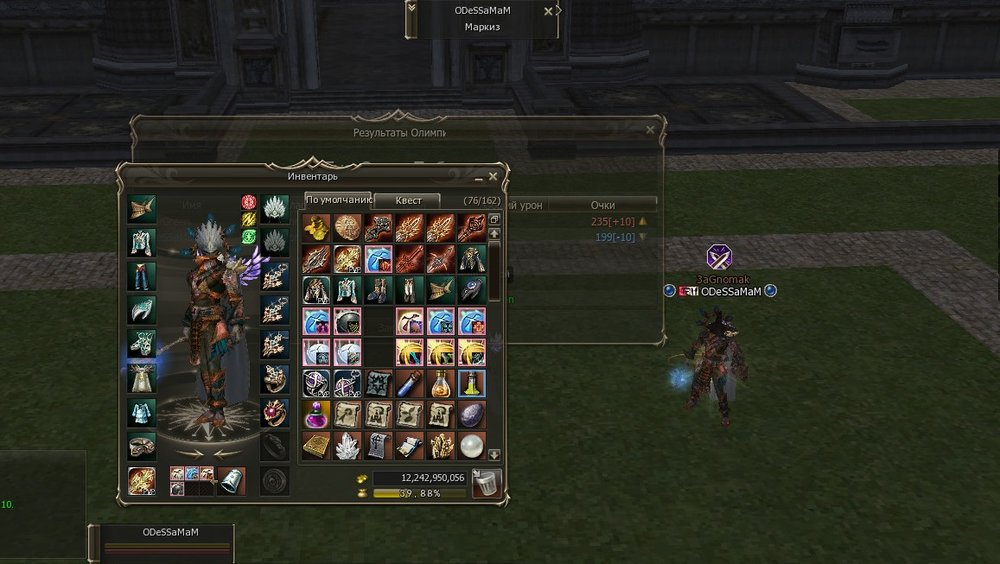Image resolution: width=1000 pixels, height=564 pixels.
Task: Select the golden spellbook item
Action: 316,445
